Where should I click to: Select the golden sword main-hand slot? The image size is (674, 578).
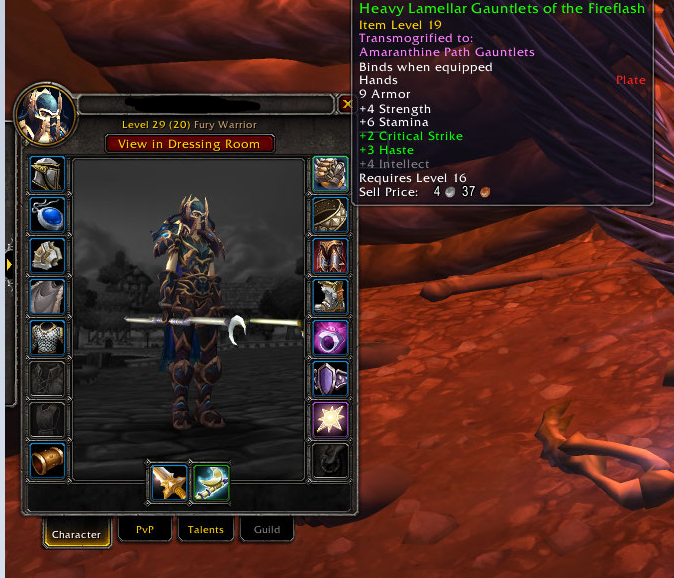[168, 484]
